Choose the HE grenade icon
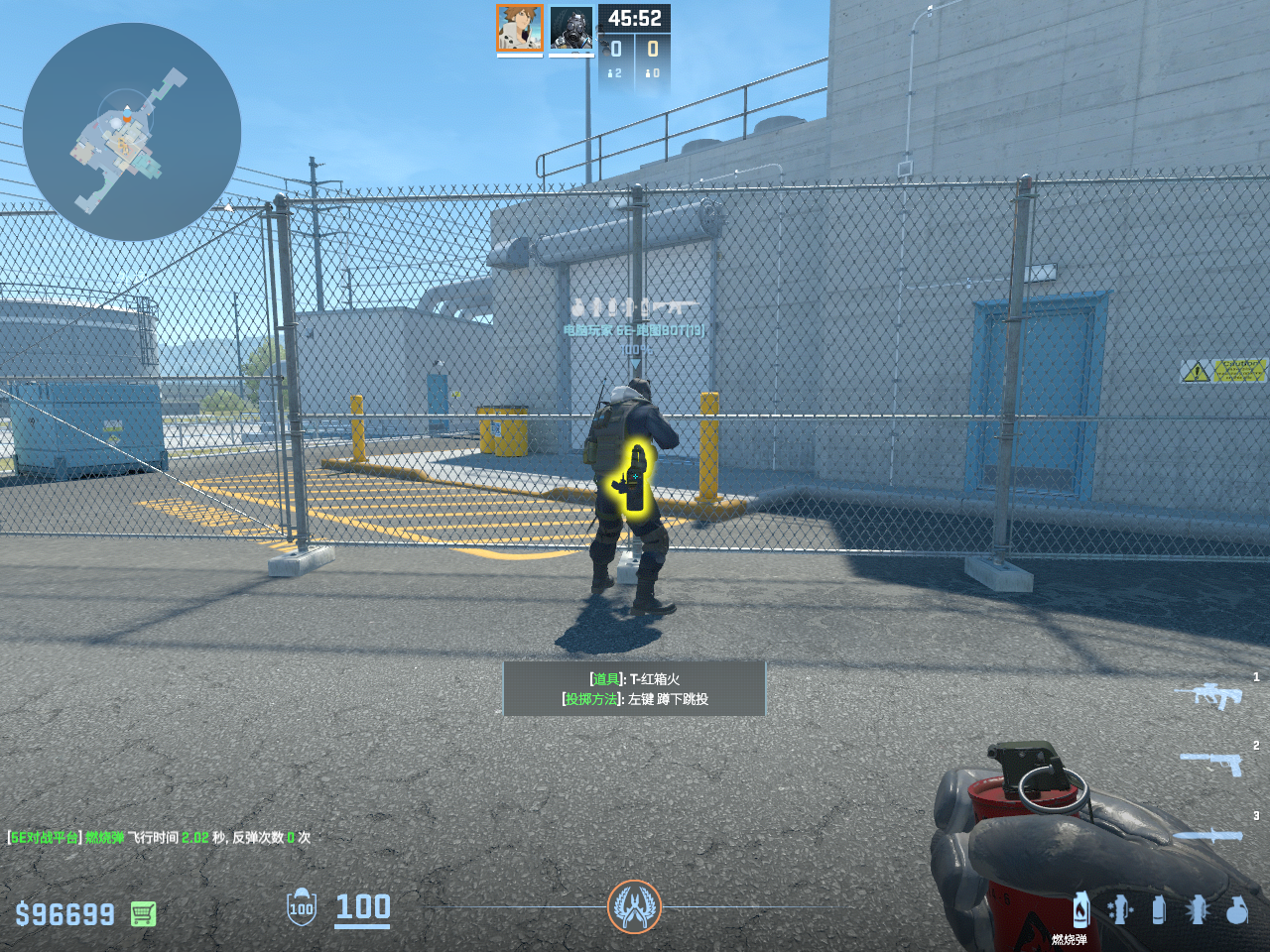 [1236, 909]
